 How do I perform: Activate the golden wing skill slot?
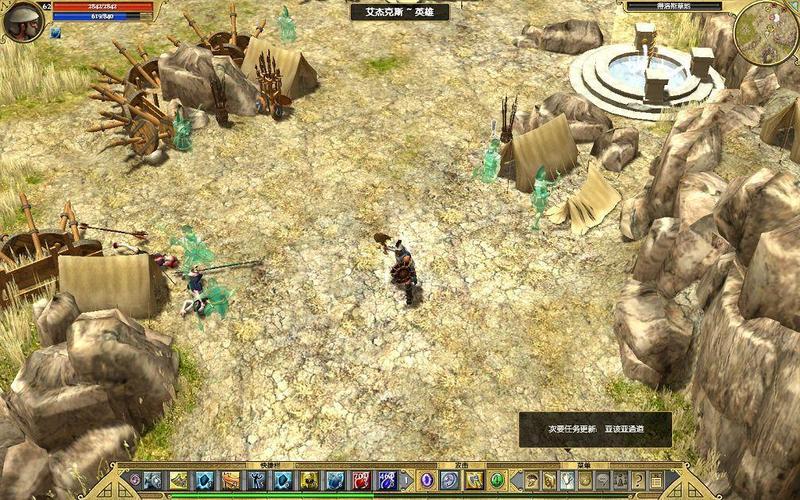pyautogui.click(x=179, y=480)
